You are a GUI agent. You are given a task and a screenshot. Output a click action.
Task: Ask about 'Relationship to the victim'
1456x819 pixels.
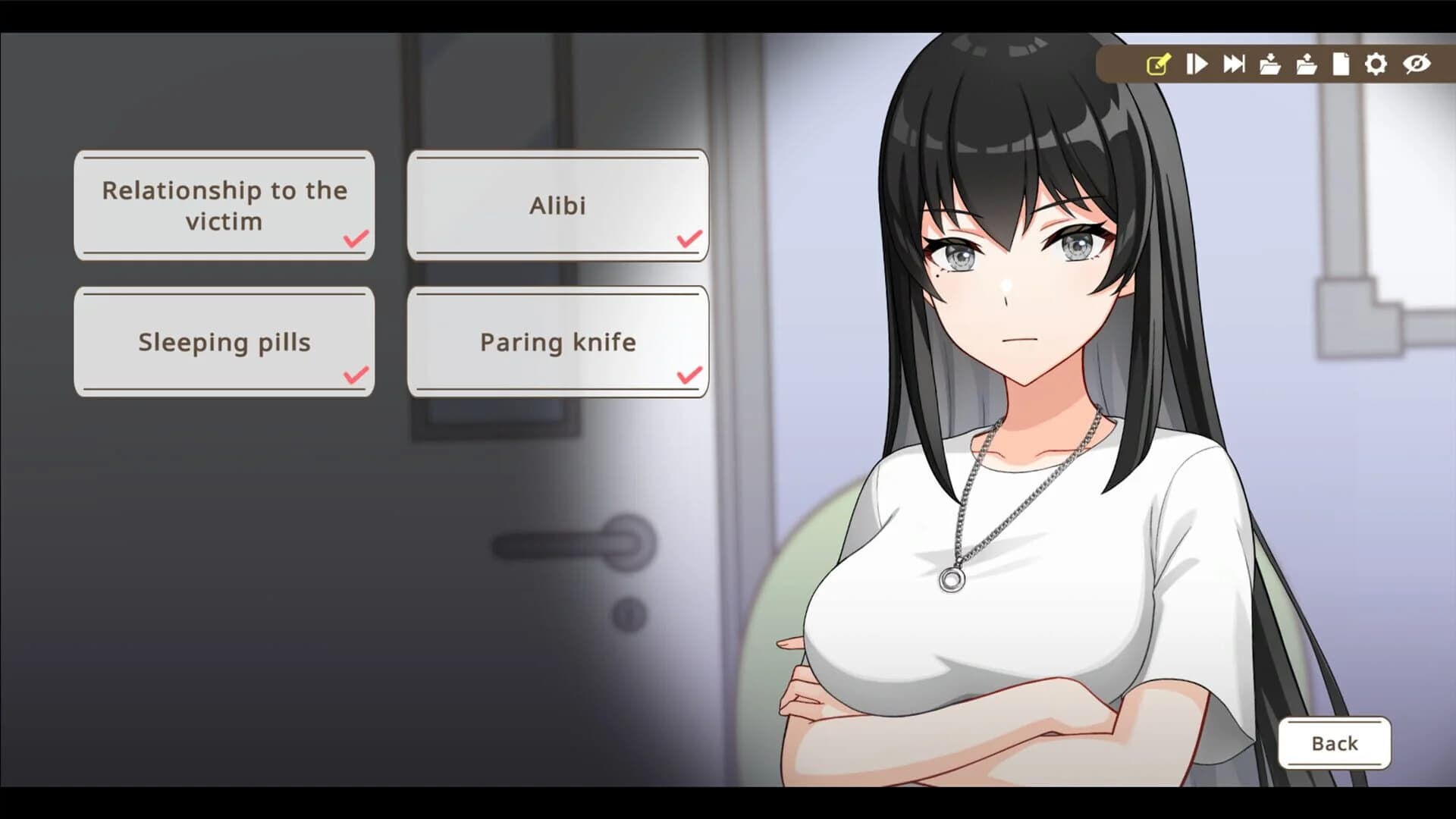click(x=224, y=205)
